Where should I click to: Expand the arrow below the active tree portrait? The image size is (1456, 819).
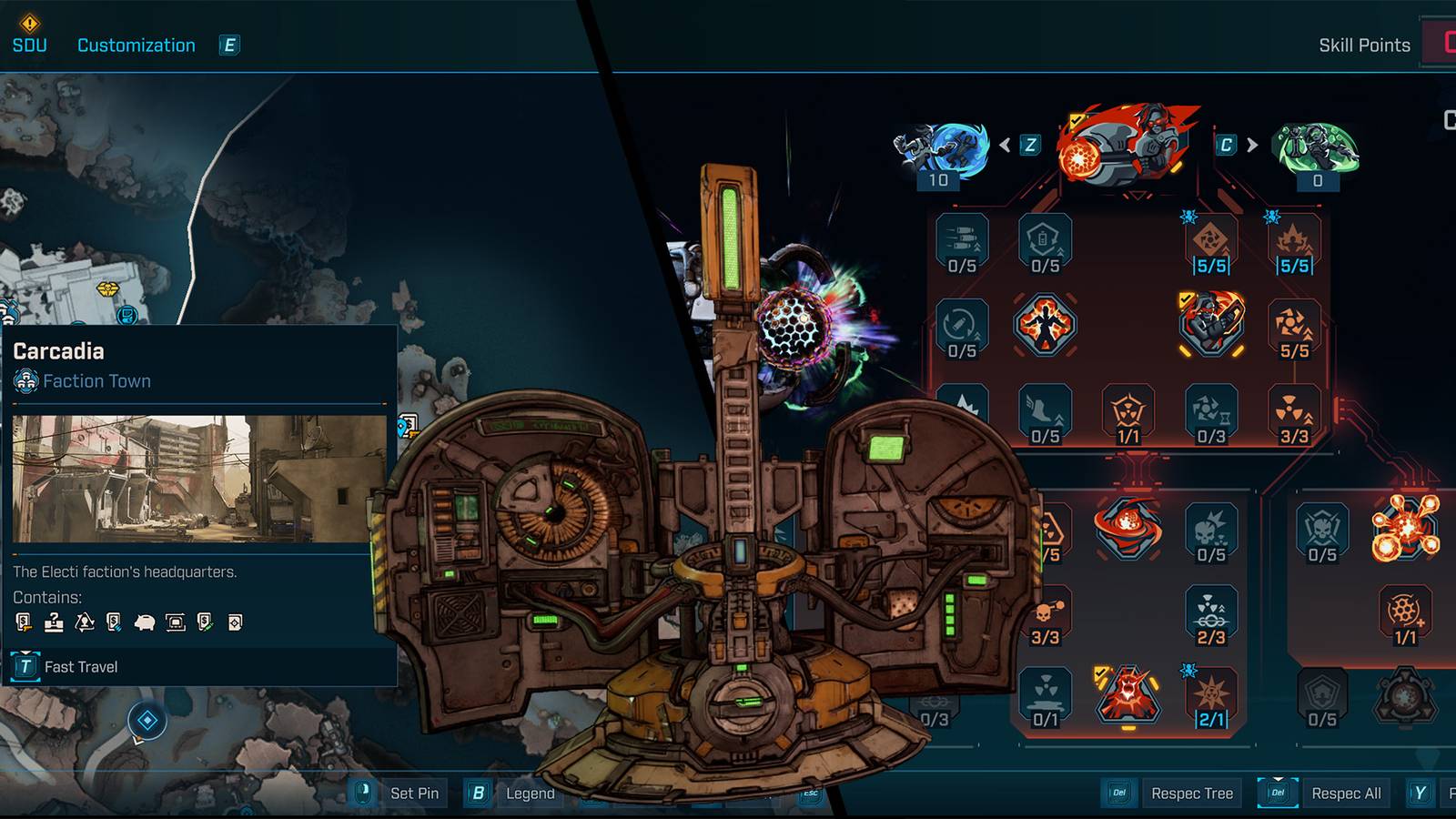[x=1139, y=193]
